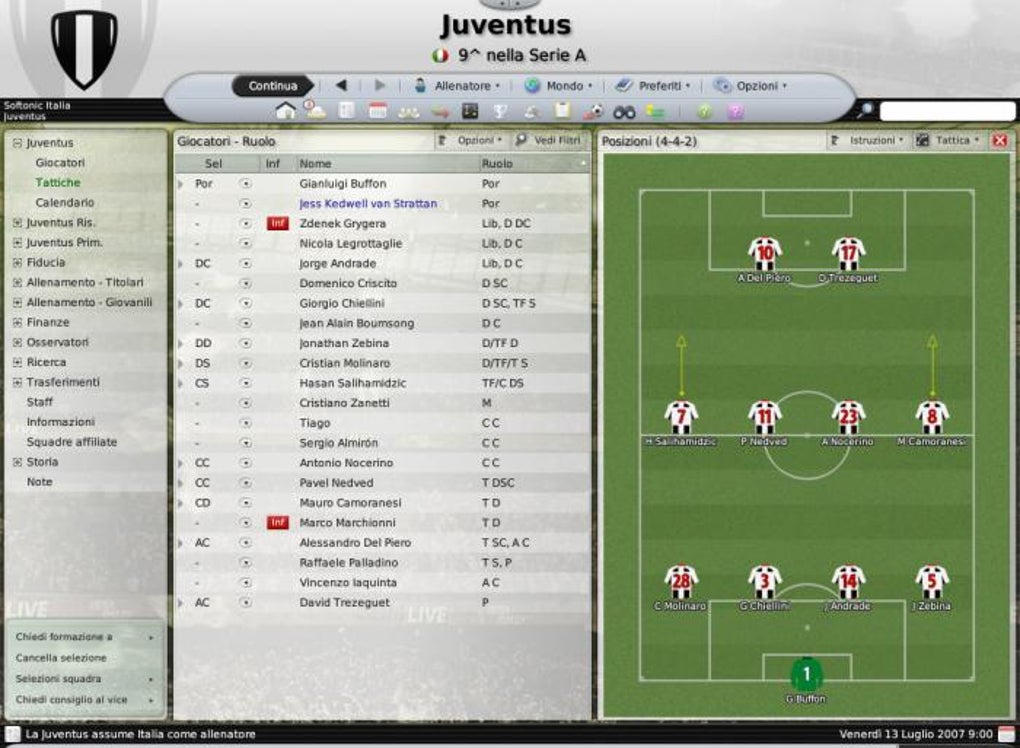Image resolution: width=1020 pixels, height=748 pixels.
Task: Click Jess Kedwell van Strattan name link
Action: [368, 204]
